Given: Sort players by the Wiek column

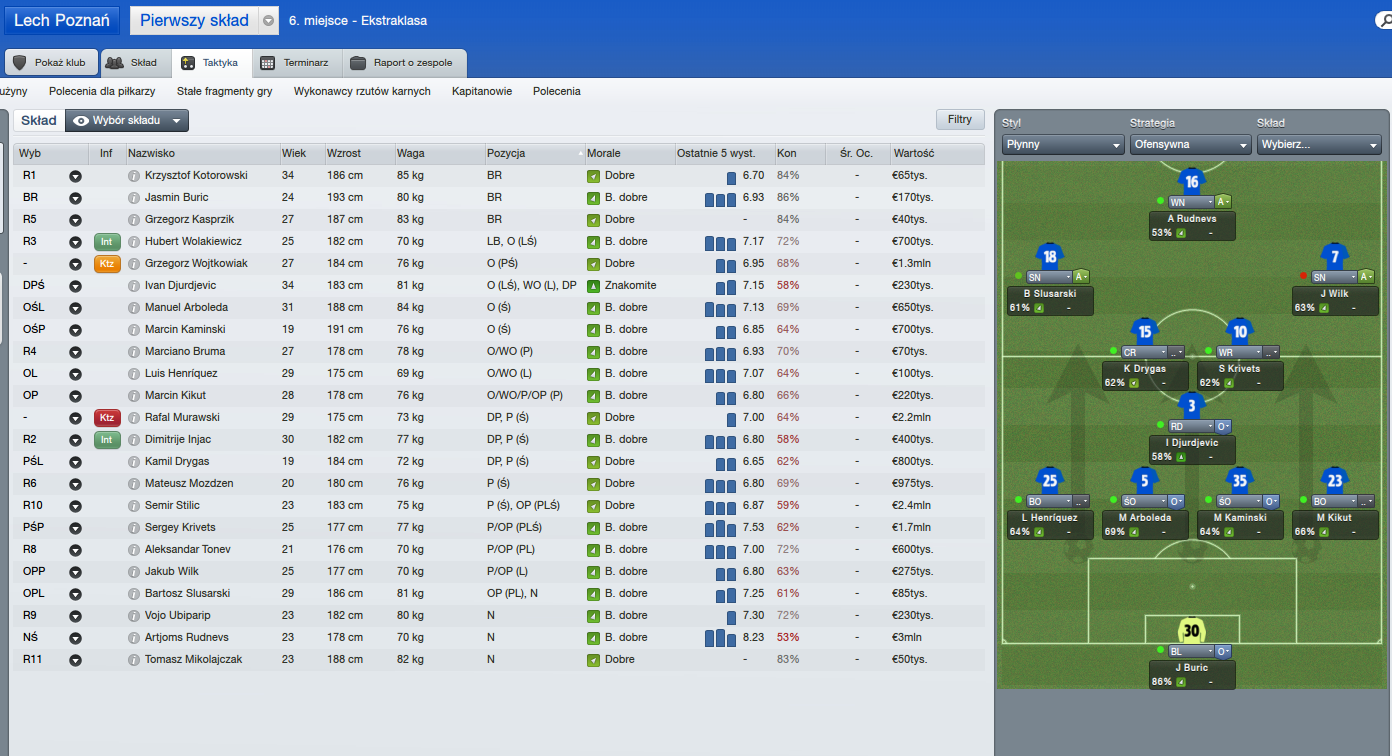Looking at the screenshot, I should [294, 153].
